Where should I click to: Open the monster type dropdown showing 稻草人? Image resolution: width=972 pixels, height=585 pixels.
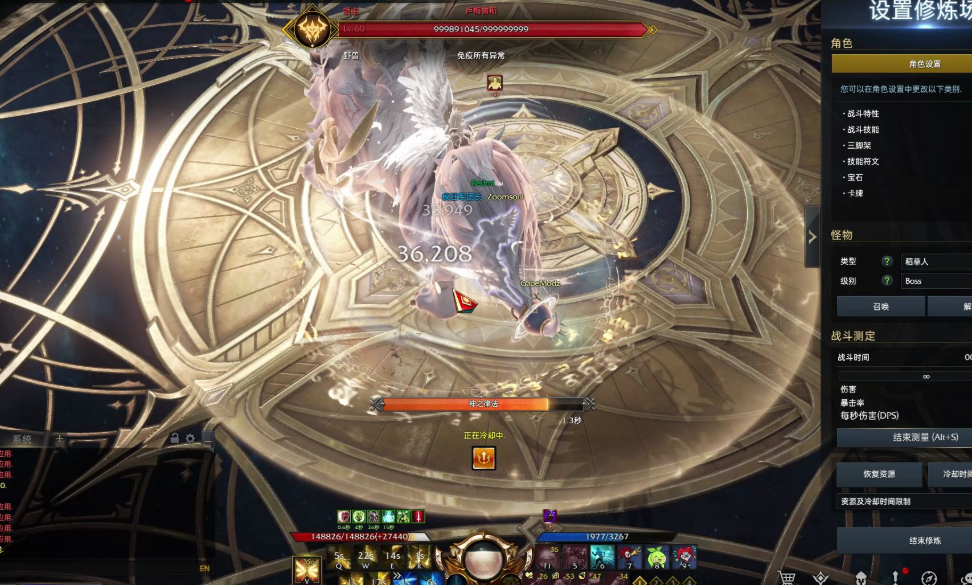click(935, 261)
